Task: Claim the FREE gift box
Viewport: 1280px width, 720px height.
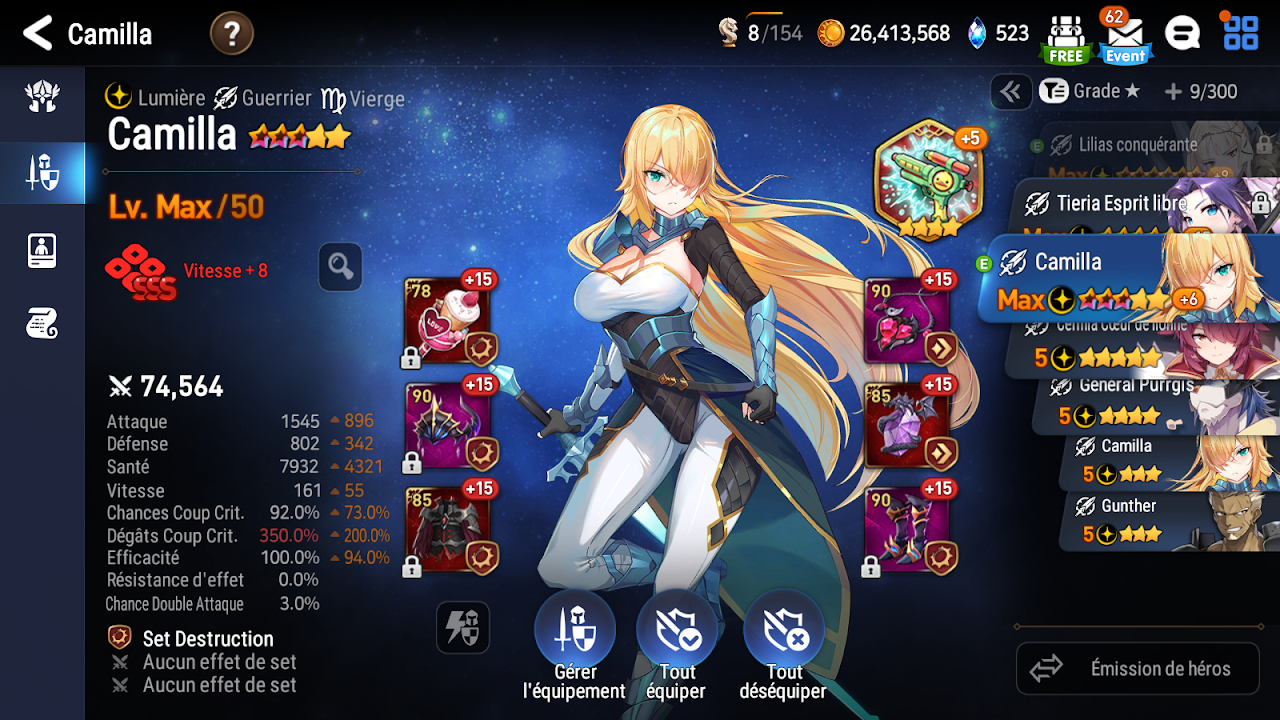Action: pyautogui.click(x=1065, y=38)
